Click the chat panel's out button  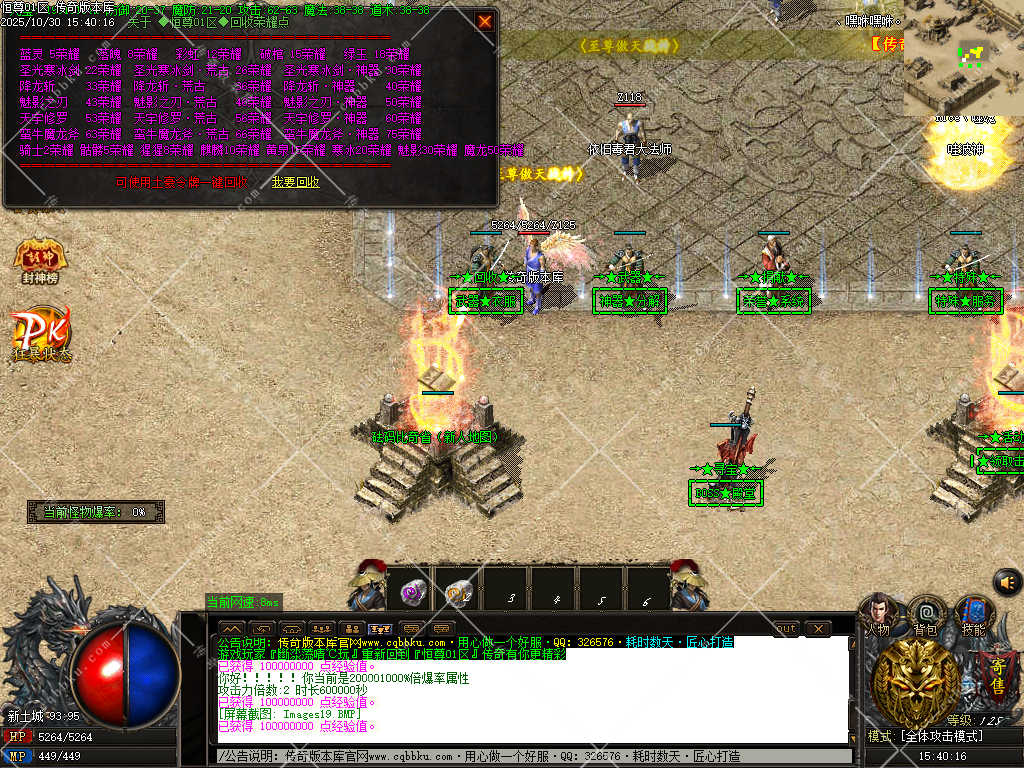pos(786,628)
